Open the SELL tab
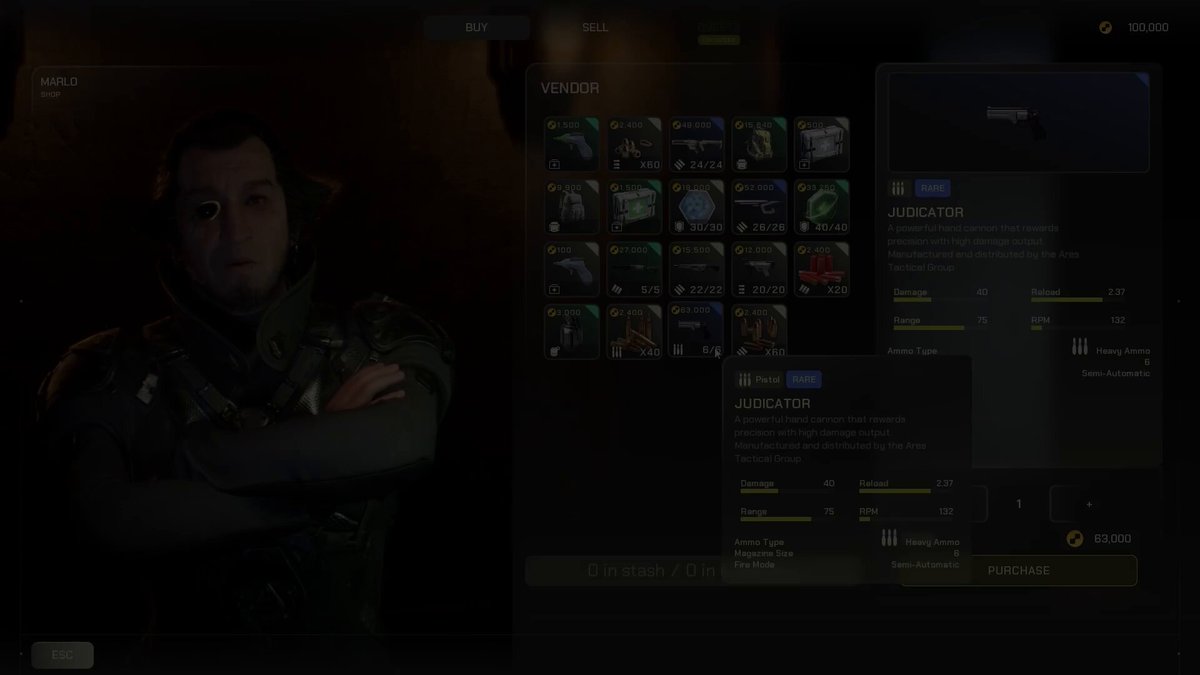Viewport: 1200px width, 675px height. 595,27
